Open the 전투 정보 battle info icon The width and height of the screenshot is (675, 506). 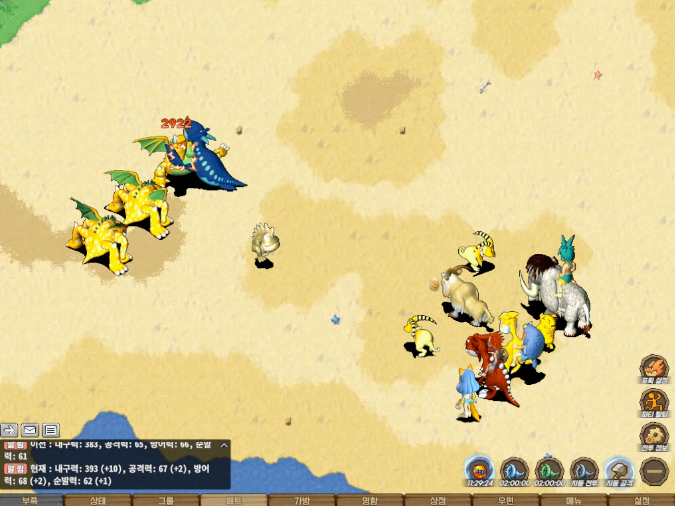coord(654,436)
